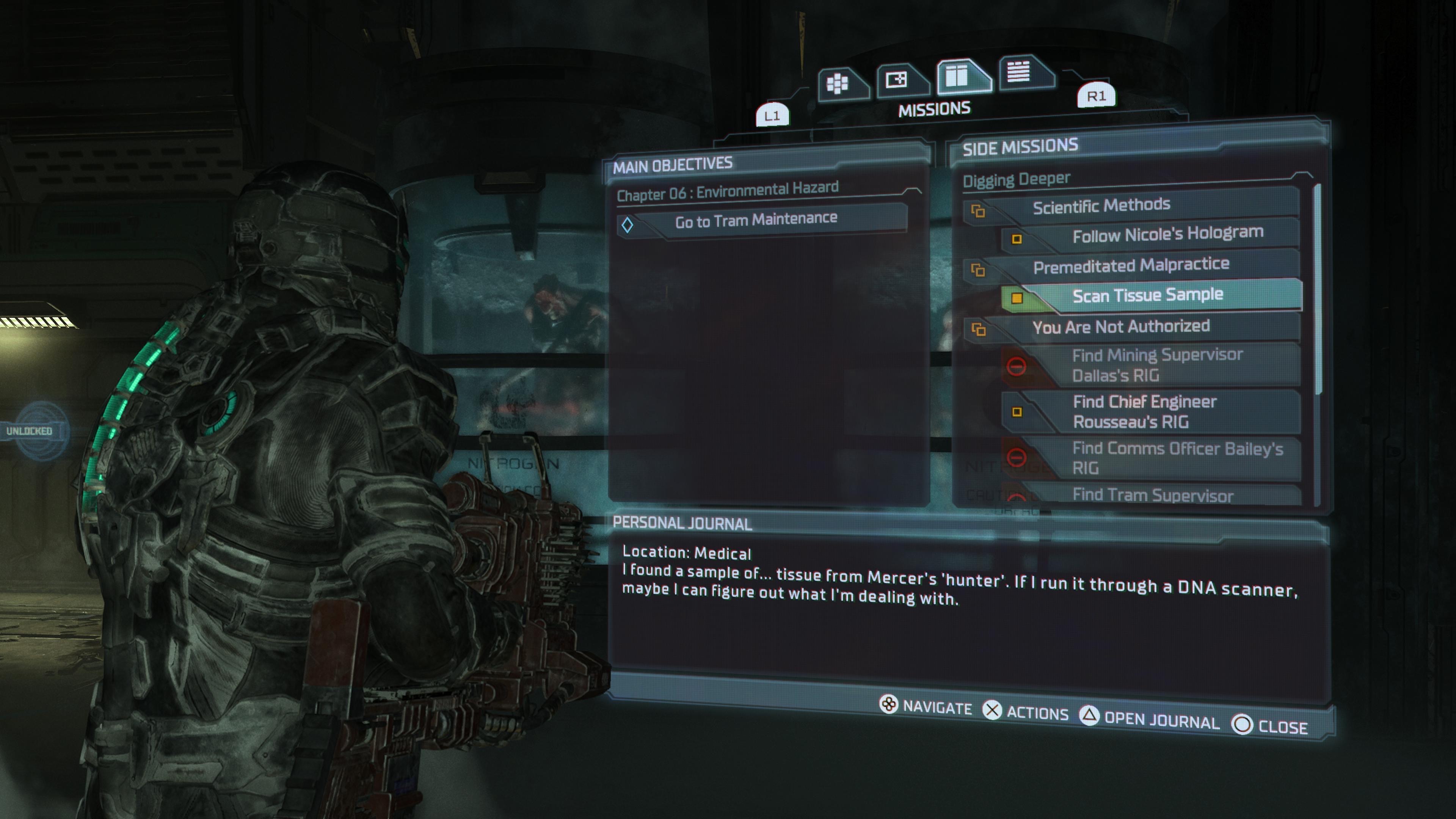This screenshot has width=1456, height=819.
Task: Open the map tab icon
Action: pos(897,80)
